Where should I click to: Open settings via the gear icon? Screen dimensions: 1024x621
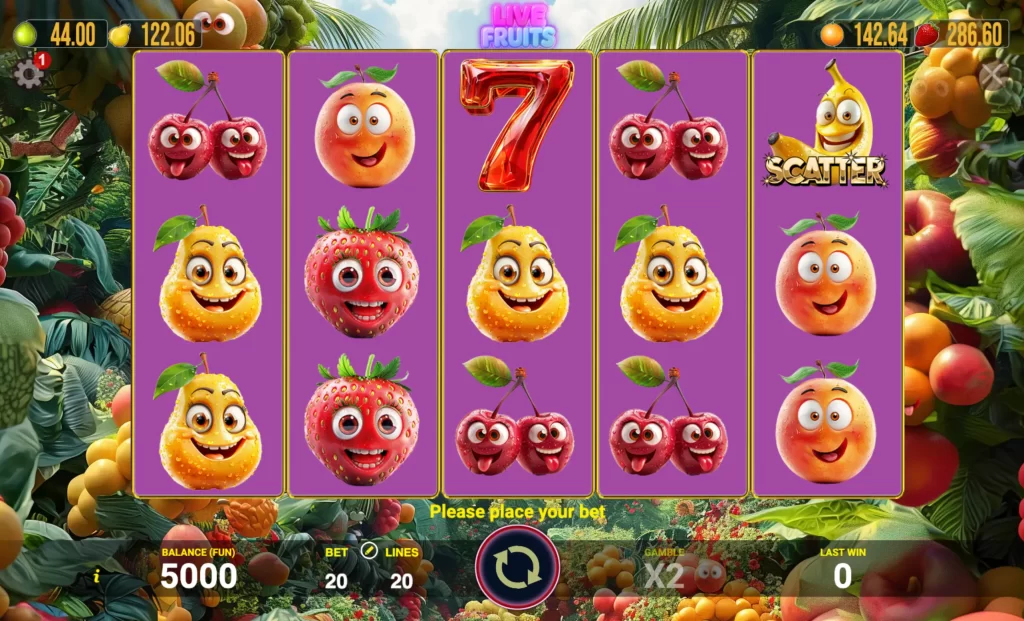coord(28,74)
